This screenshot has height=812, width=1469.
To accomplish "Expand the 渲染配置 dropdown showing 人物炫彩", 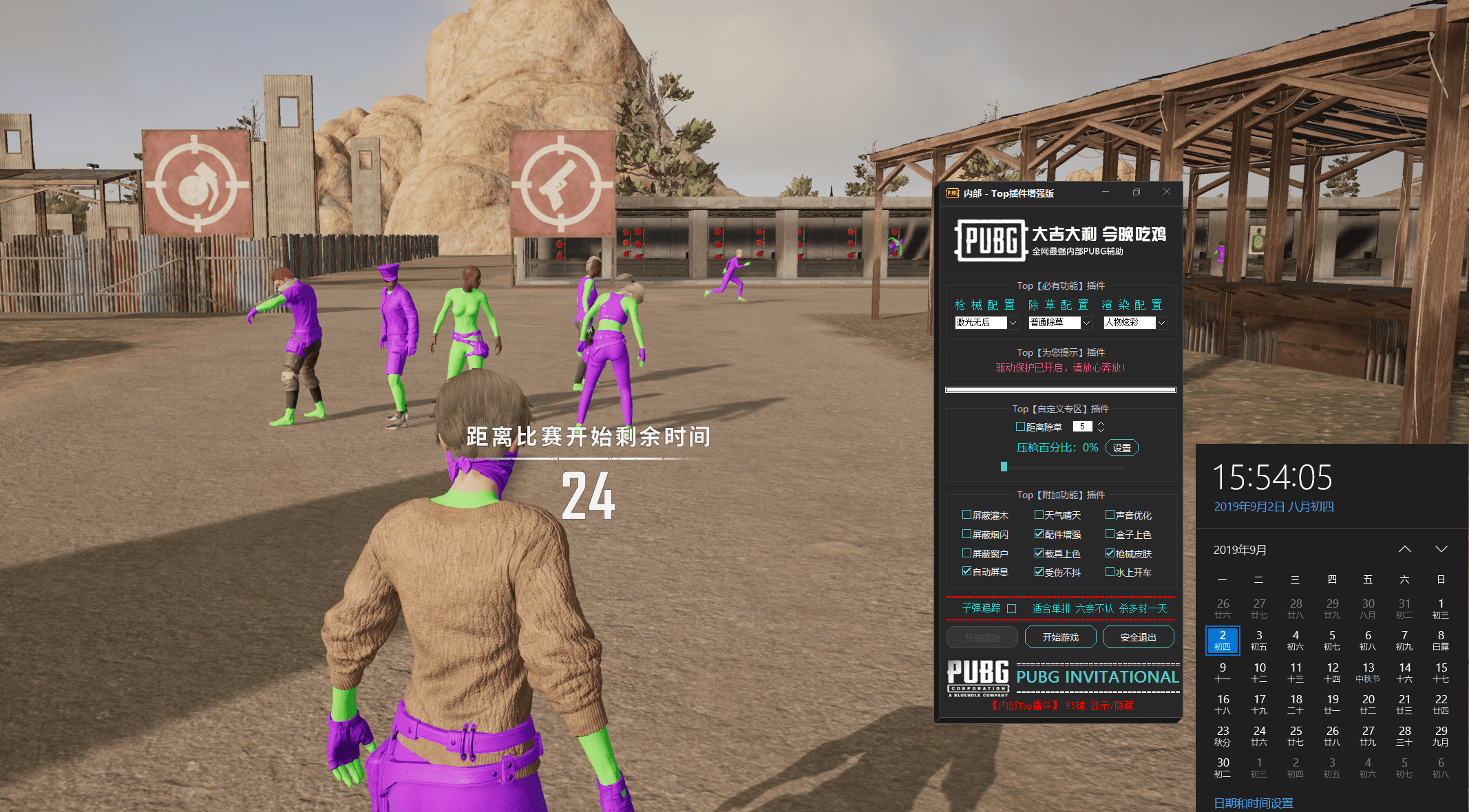I will tap(1161, 323).
